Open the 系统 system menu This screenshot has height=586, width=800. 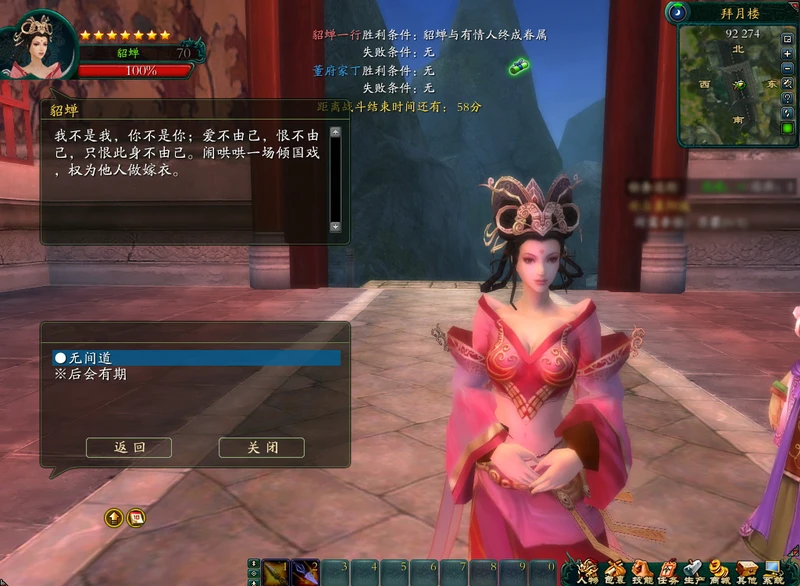[774, 571]
